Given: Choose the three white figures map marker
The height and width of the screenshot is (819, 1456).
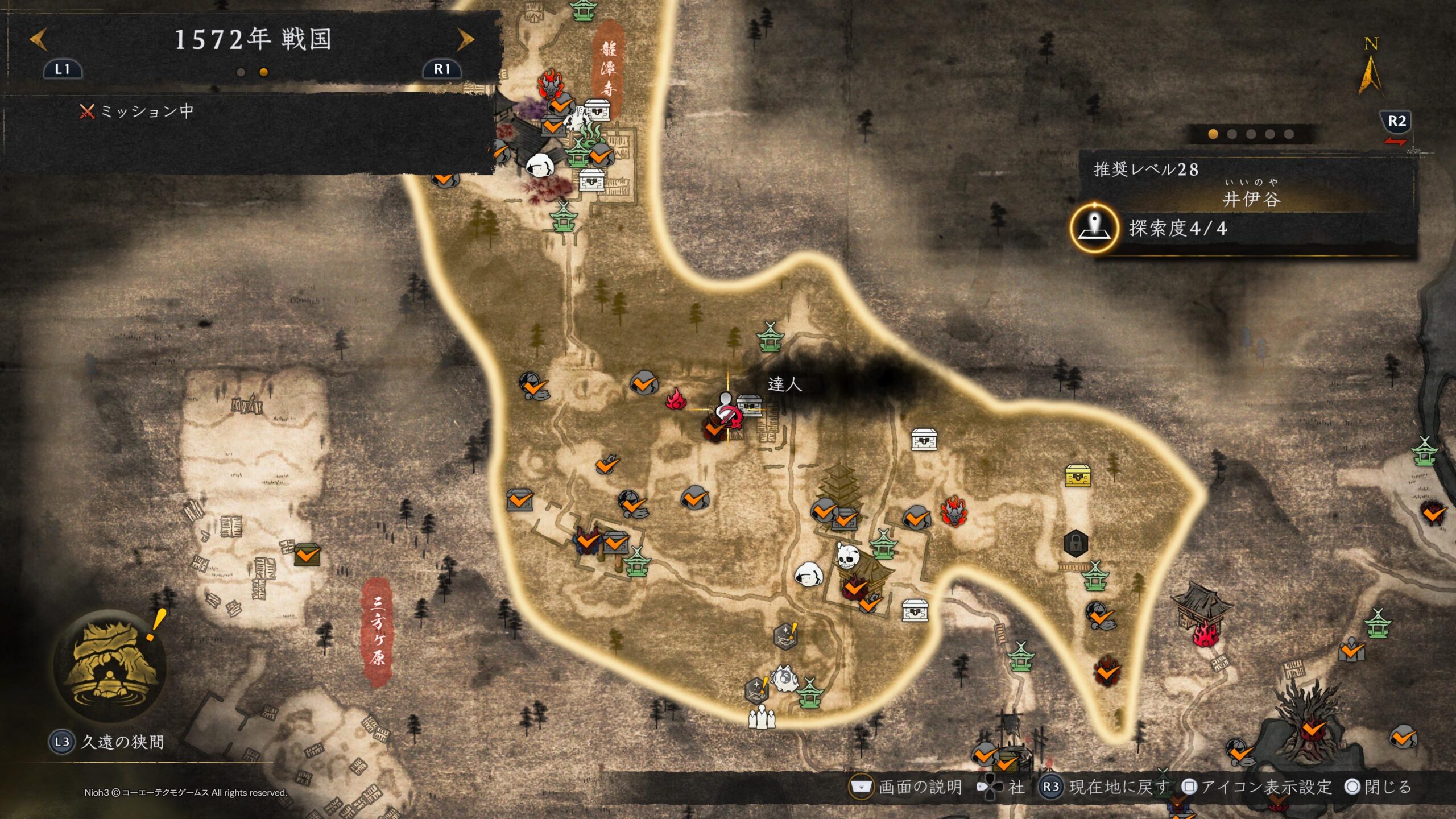Looking at the screenshot, I should click(762, 717).
